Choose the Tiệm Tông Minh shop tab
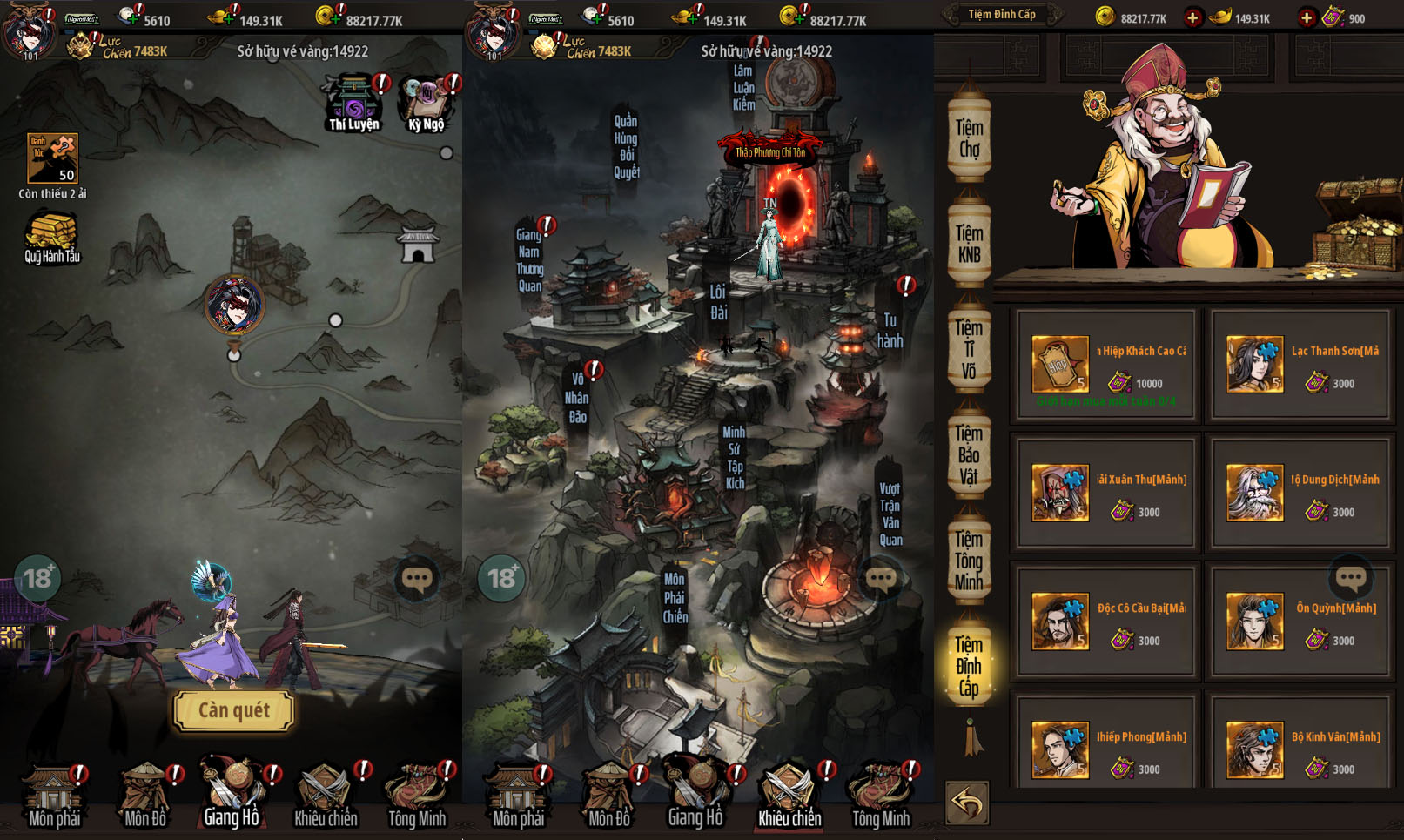This screenshot has height=840, width=1404. pyautogui.click(x=969, y=561)
